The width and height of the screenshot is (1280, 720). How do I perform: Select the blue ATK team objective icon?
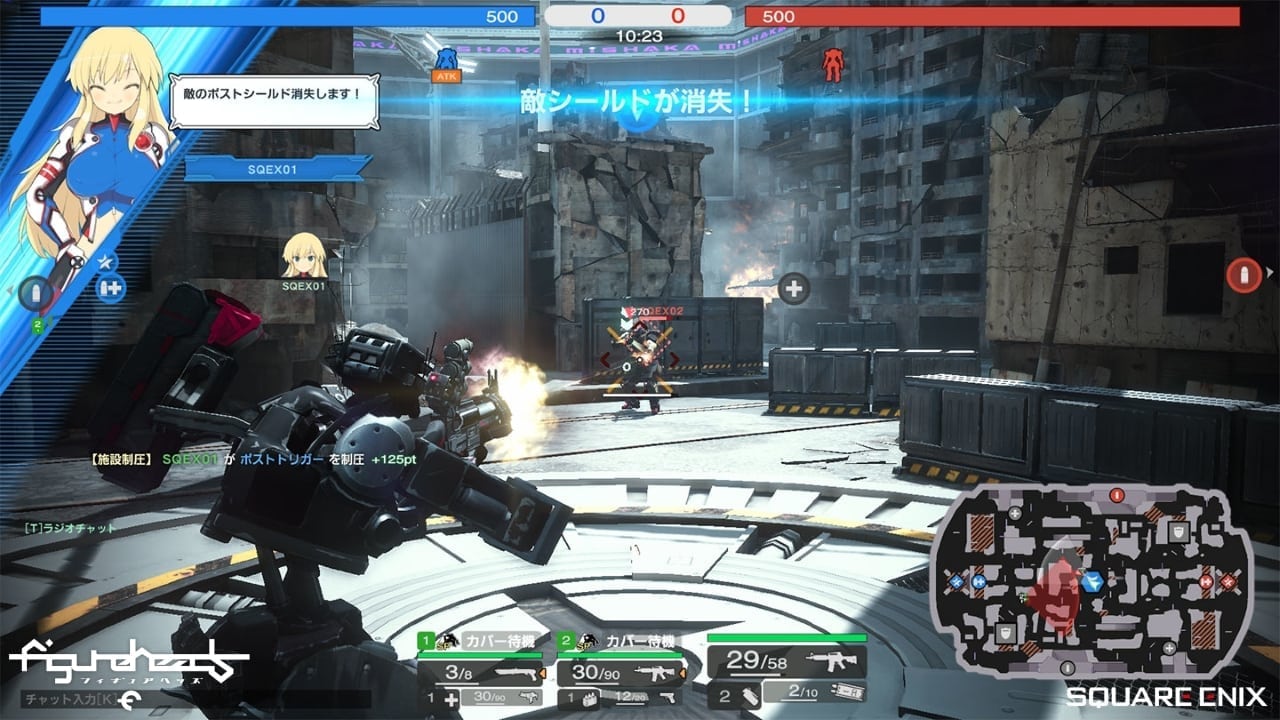(446, 62)
